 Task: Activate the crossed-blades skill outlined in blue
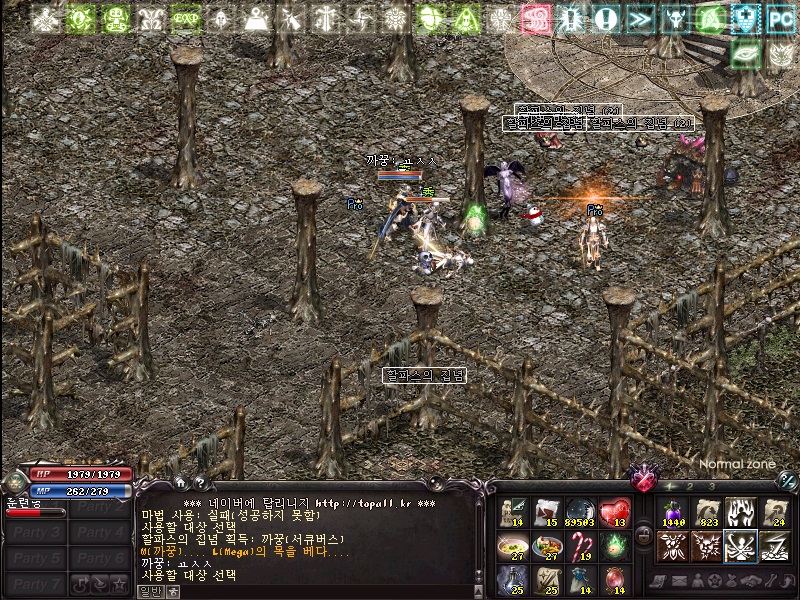tap(741, 546)
